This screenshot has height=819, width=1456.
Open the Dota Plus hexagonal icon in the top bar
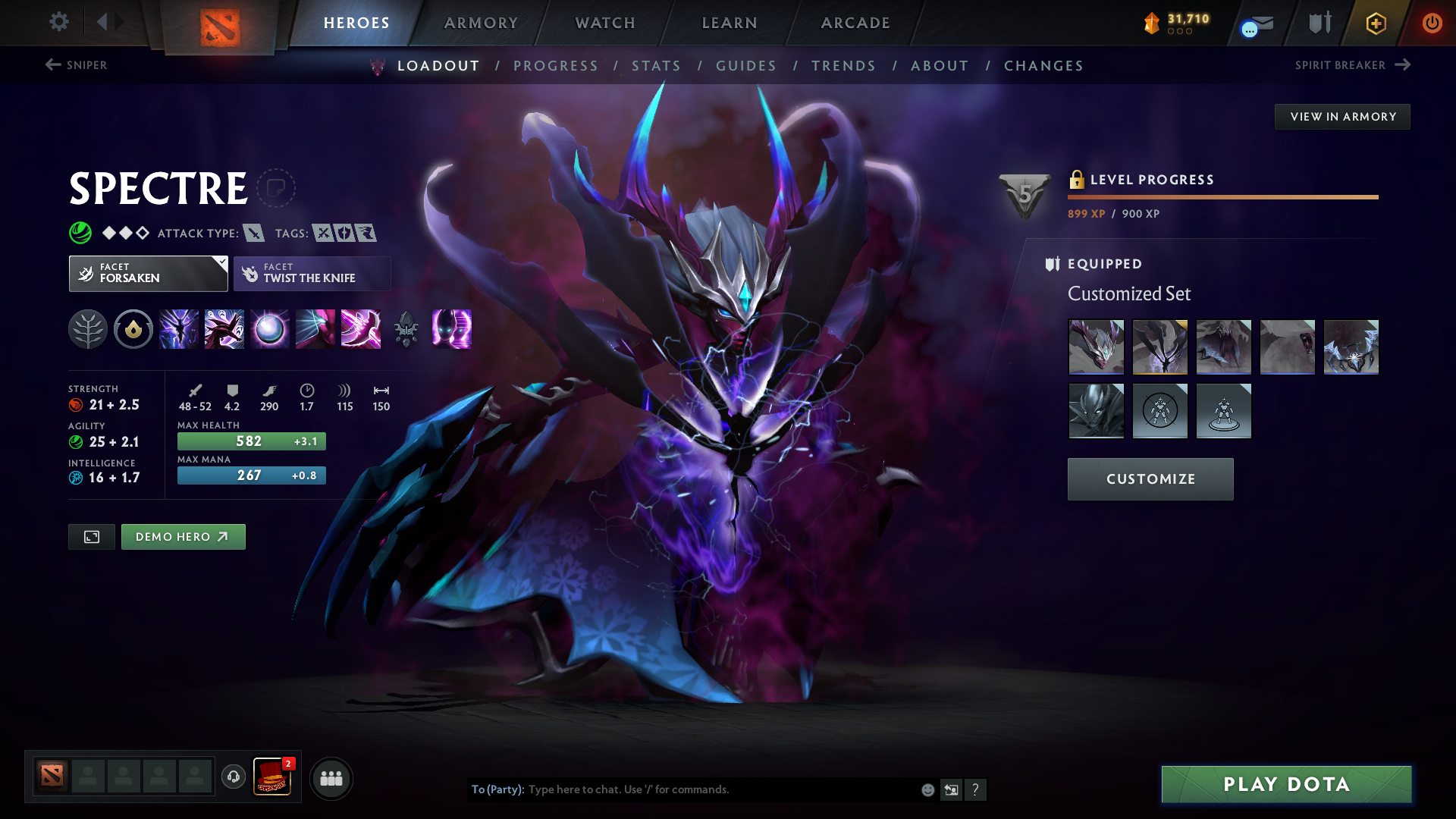1375,23
